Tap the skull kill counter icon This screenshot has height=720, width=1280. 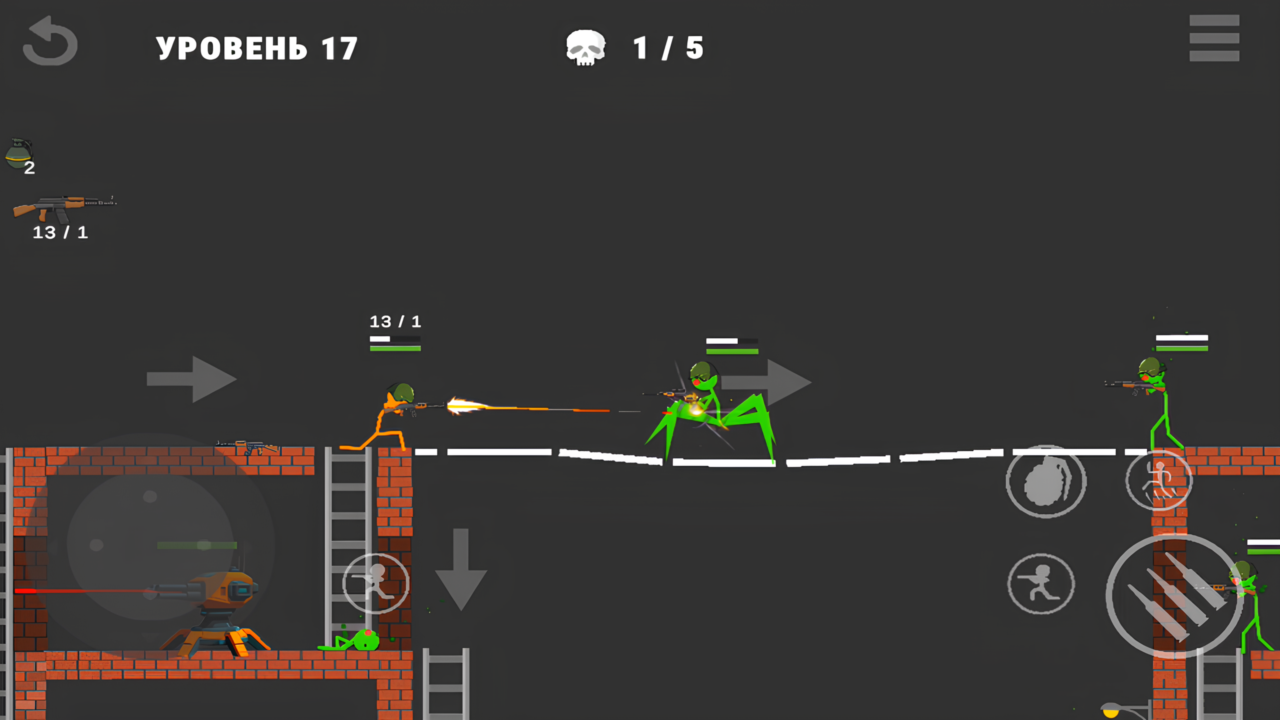click(x=585, y=45)
